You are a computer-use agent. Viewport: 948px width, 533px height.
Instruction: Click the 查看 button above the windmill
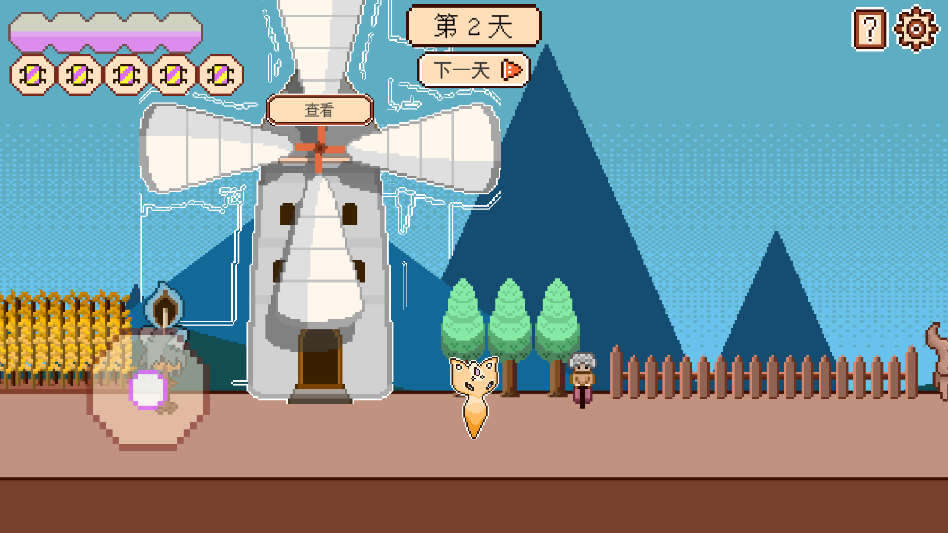pos(319,110)
